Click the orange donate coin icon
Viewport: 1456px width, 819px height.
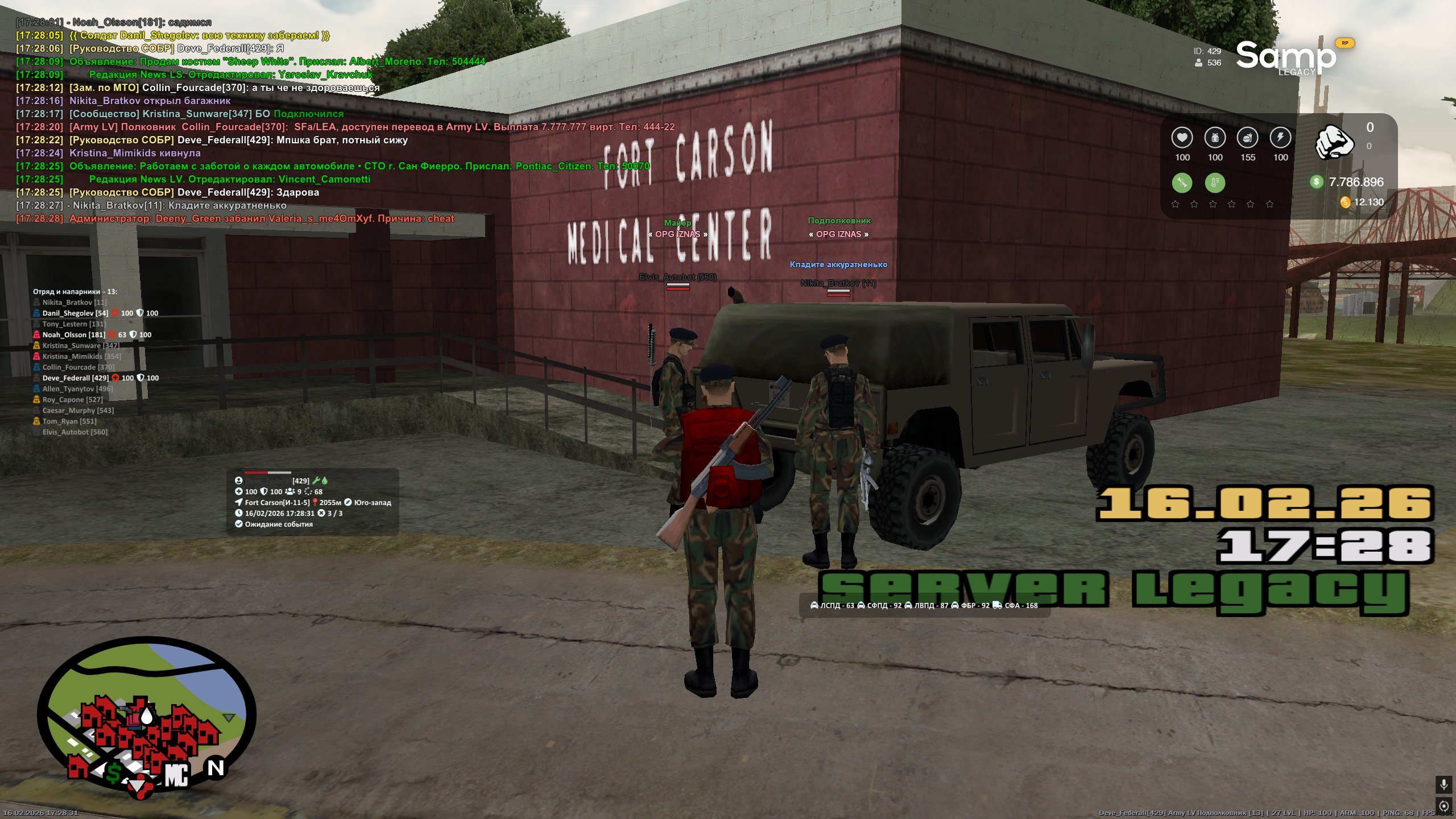point(1345,202)
